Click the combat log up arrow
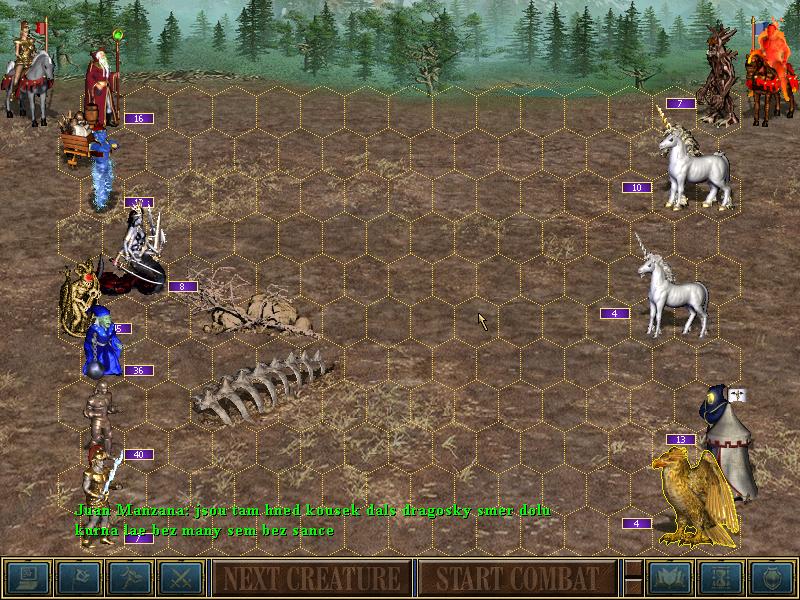The height and width of the screenshot is (600, 800). click(632, 568)
